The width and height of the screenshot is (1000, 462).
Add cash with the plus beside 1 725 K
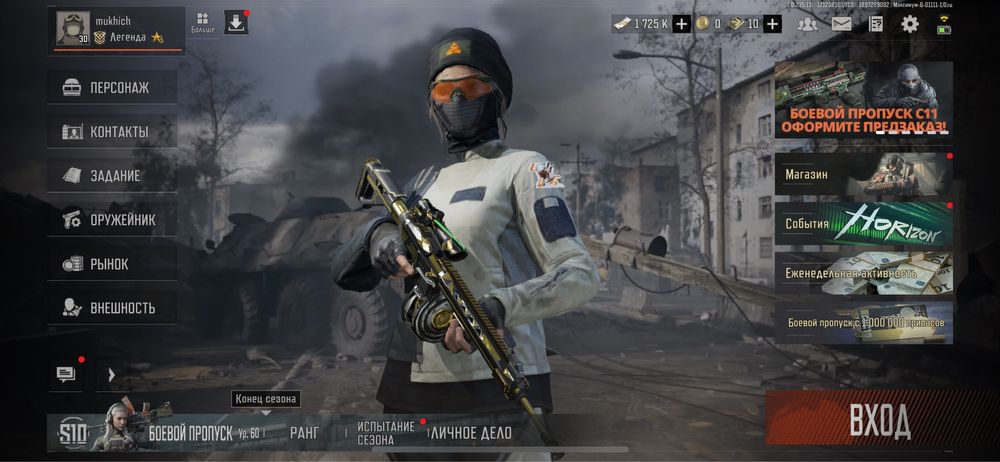[x=681, y=24]
